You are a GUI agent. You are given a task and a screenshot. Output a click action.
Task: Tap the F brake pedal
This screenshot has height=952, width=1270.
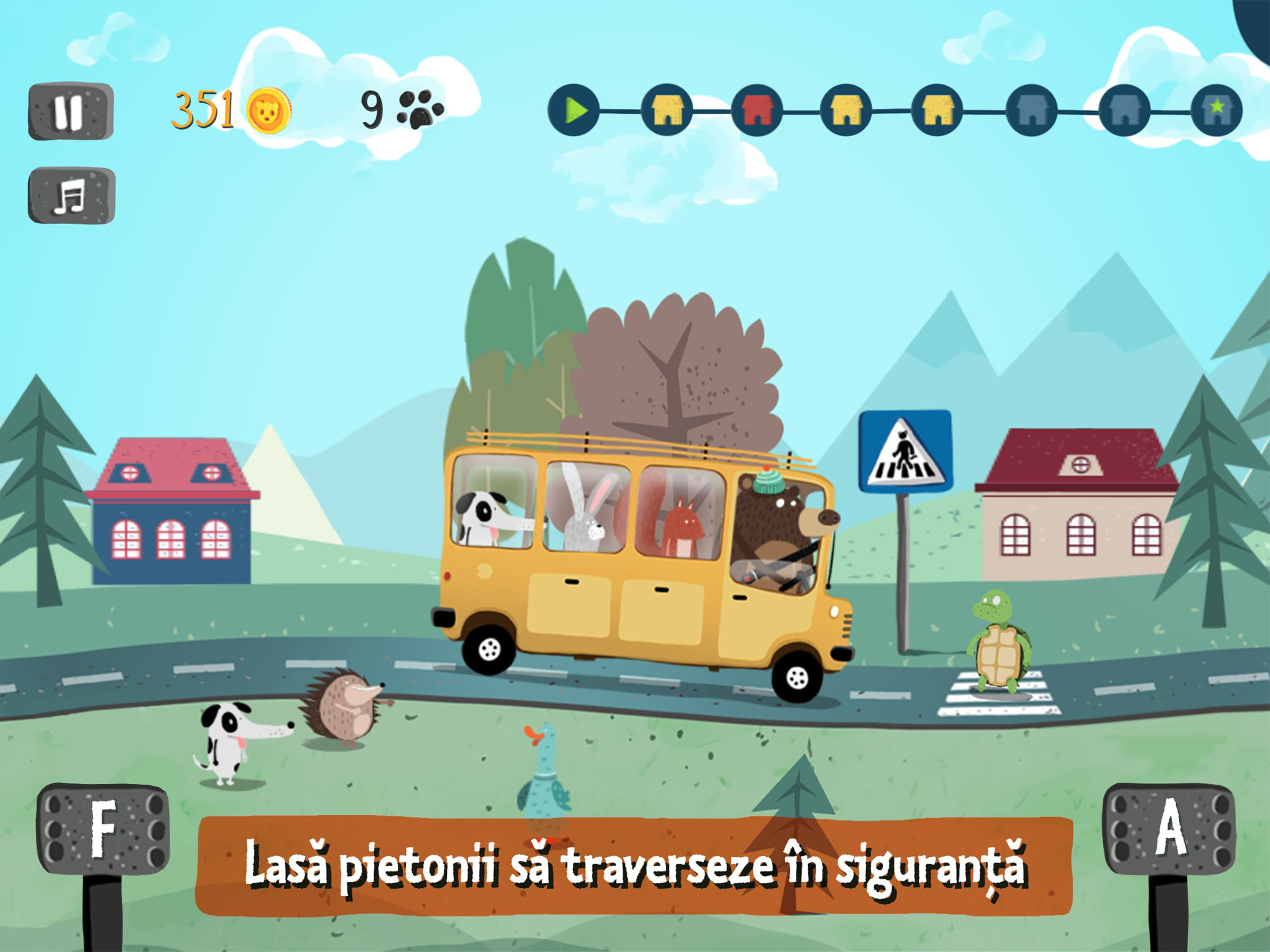coord(103,828)
